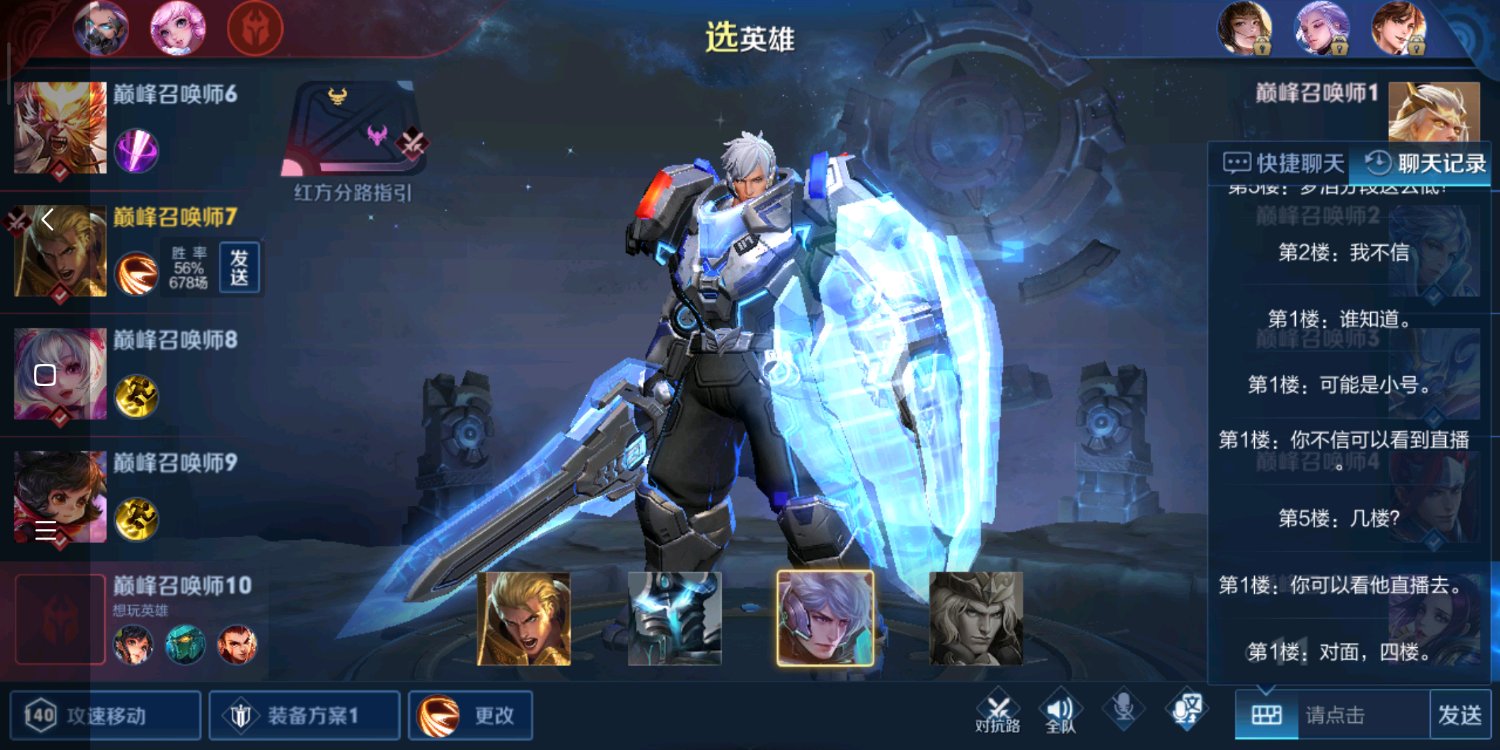Send win rate stats via 发送 button
The image size is (1500, 750).
239,268
